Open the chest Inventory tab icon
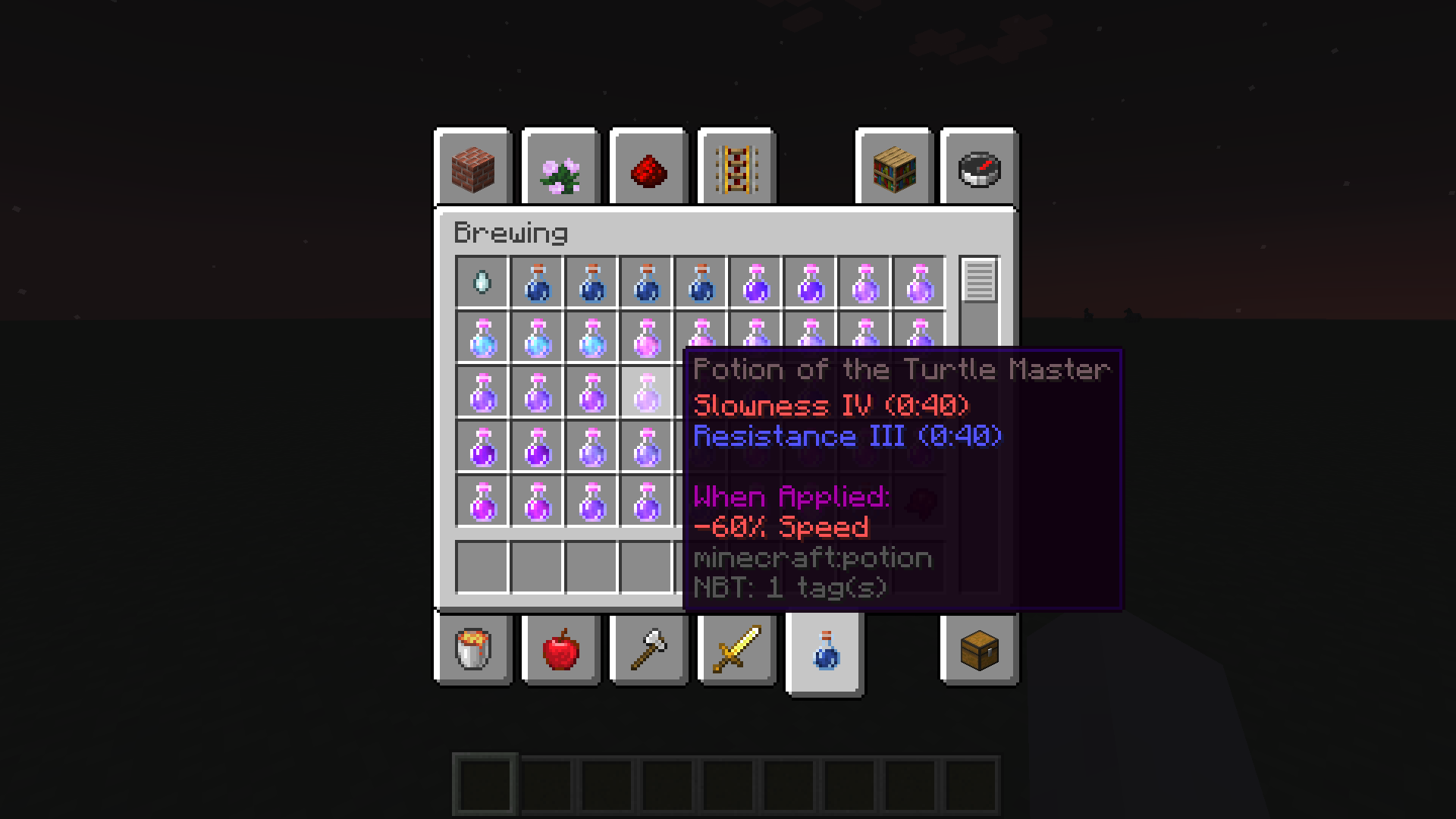 978,651
